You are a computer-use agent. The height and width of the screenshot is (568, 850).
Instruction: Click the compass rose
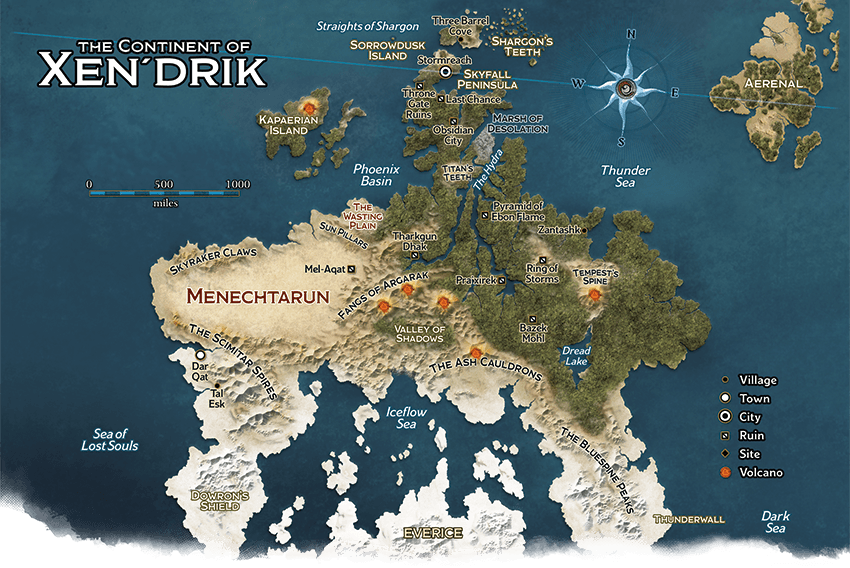coord(627,87)
